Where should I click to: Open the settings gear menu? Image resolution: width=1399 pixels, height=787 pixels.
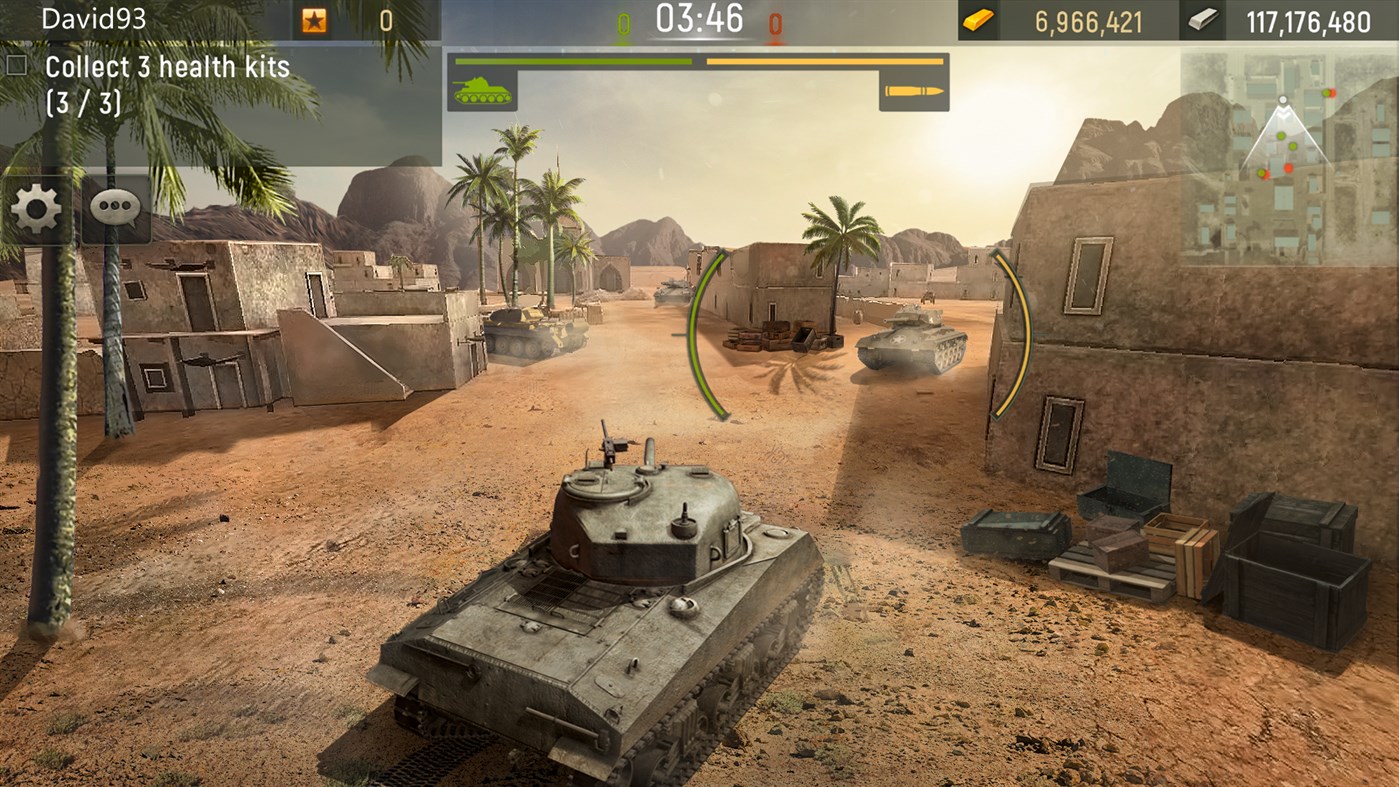(35, 208)
